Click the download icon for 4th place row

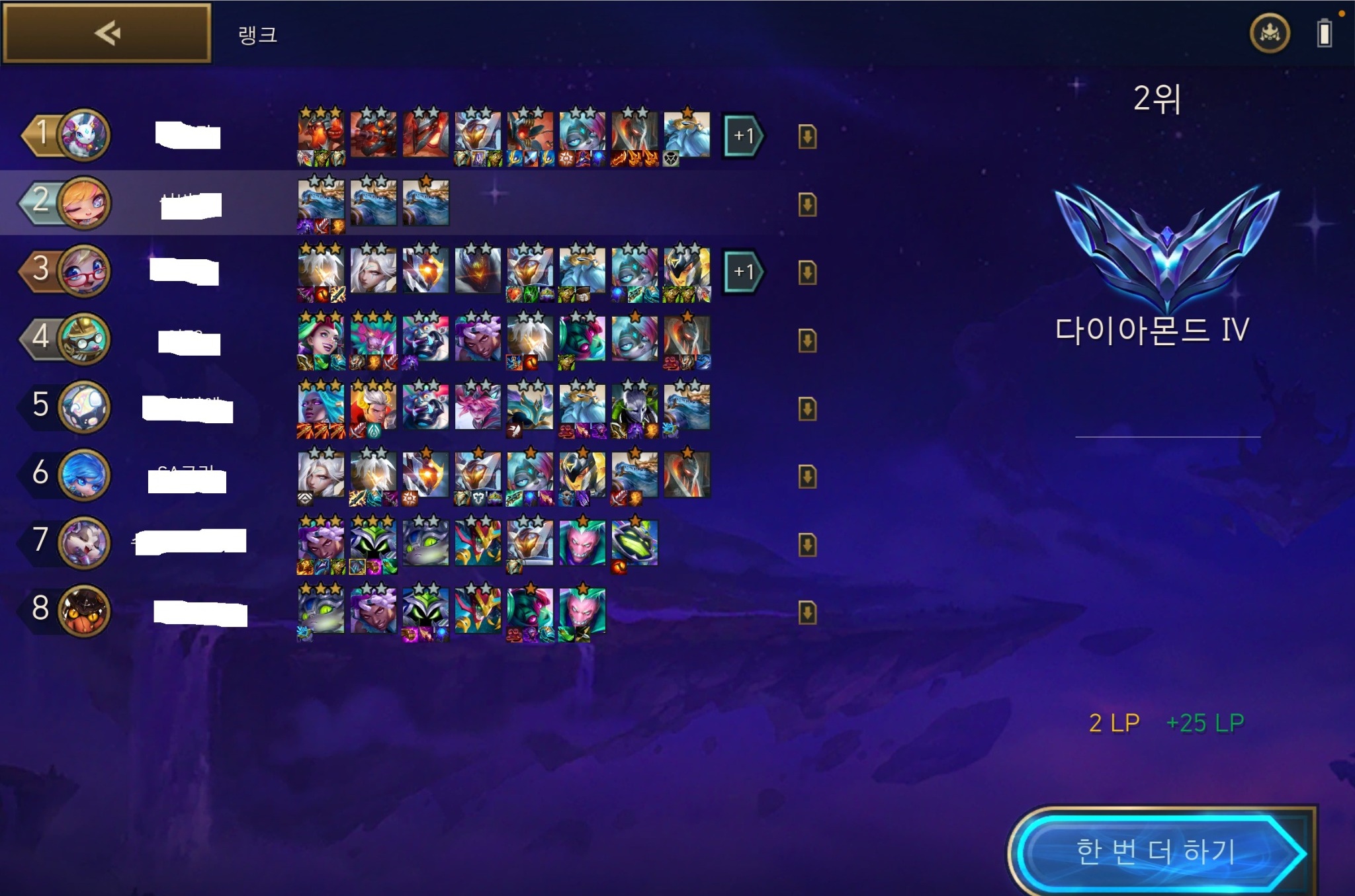[x=807, y=341]
